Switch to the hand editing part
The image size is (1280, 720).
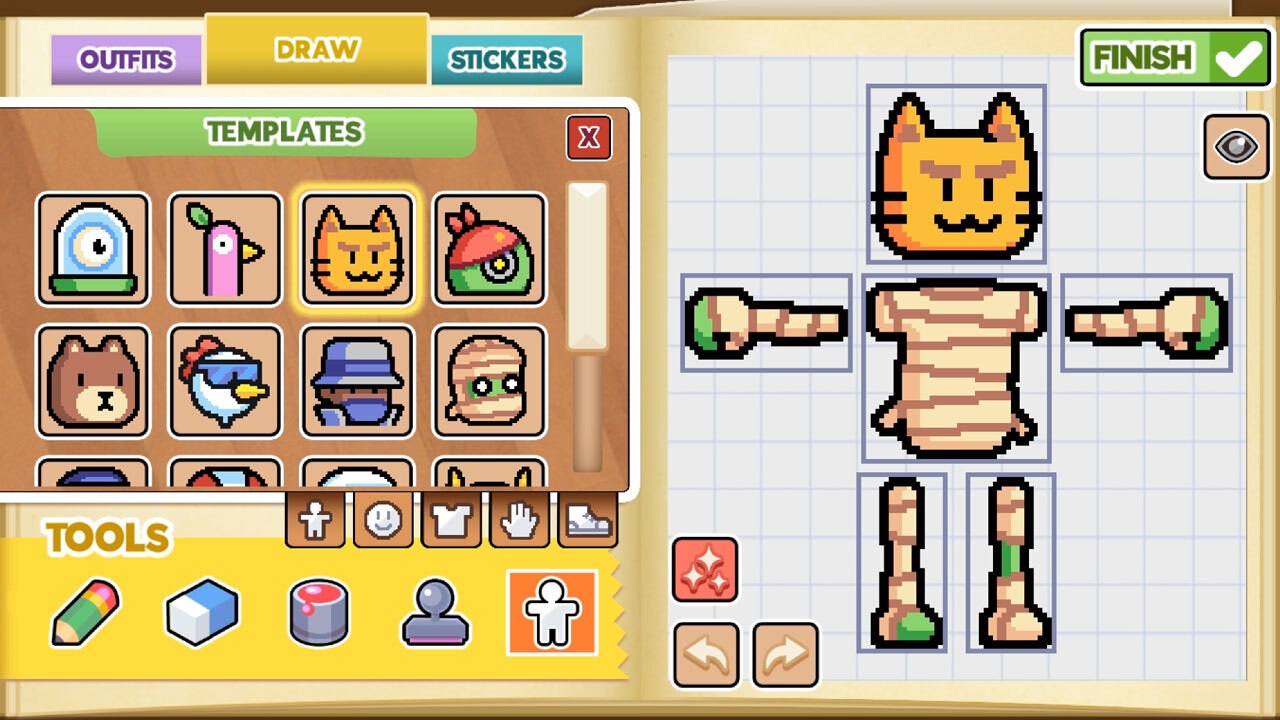coord(519,519)
